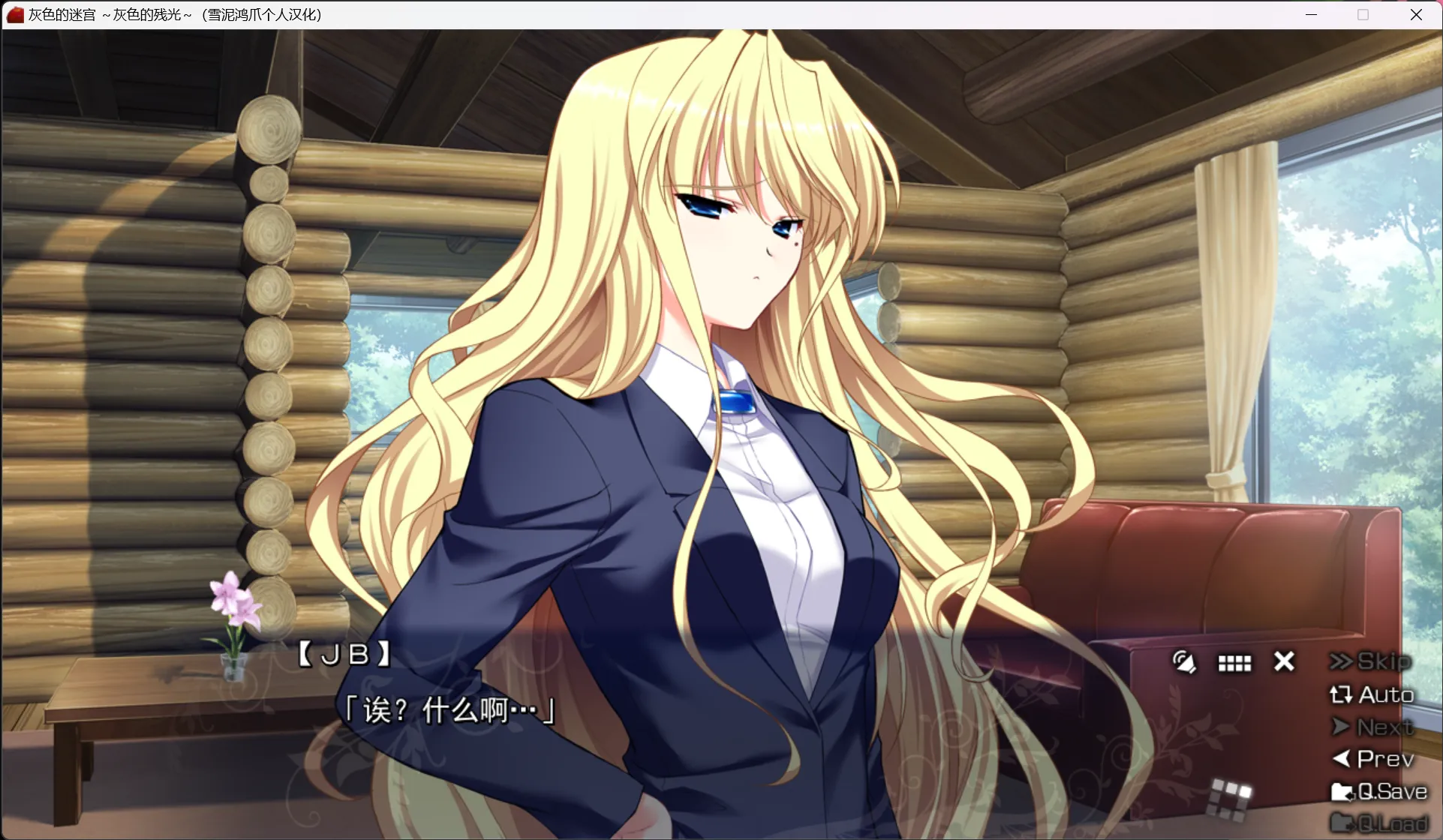Hide the dialogue window with the X icon

pyautogui.click(x=1283, y=661)
